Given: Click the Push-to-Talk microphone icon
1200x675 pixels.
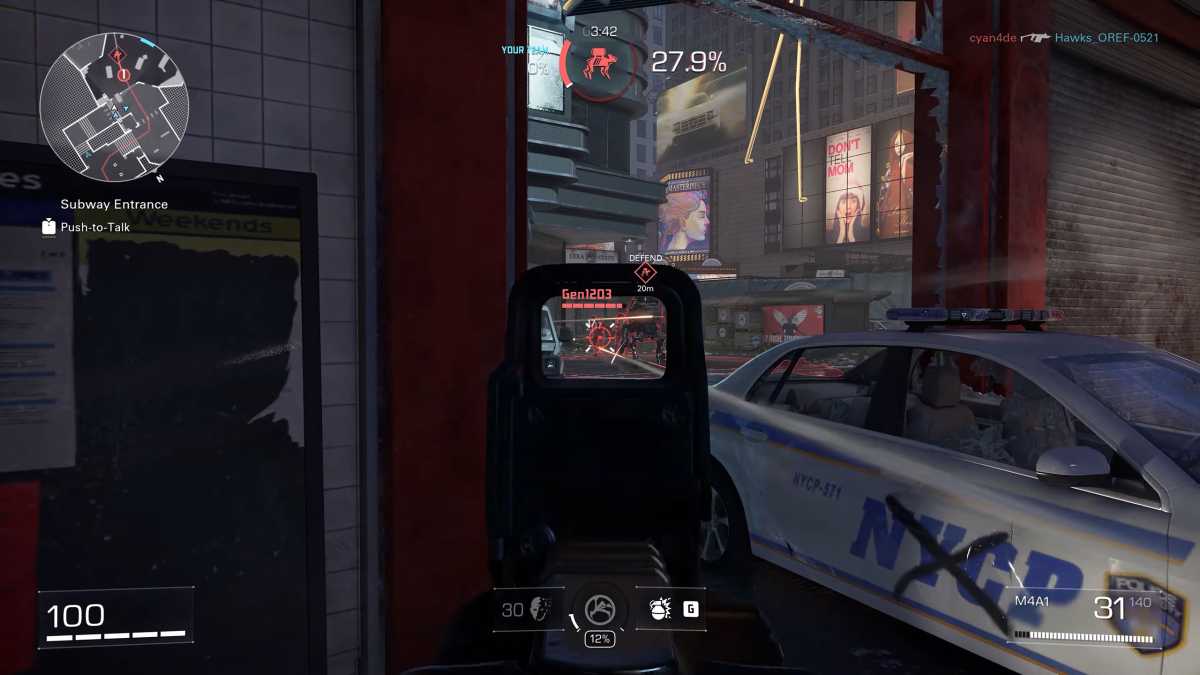Looking at the screenshot, I should (x=49, y=227).
